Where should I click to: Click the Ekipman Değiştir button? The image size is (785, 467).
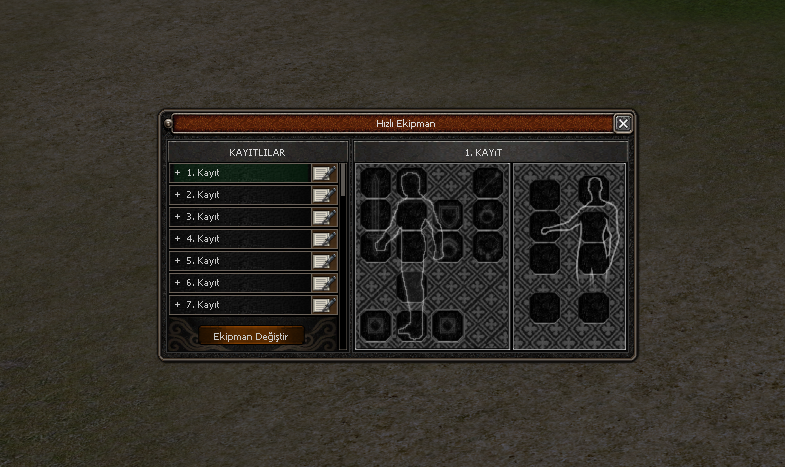coord(251,337)
